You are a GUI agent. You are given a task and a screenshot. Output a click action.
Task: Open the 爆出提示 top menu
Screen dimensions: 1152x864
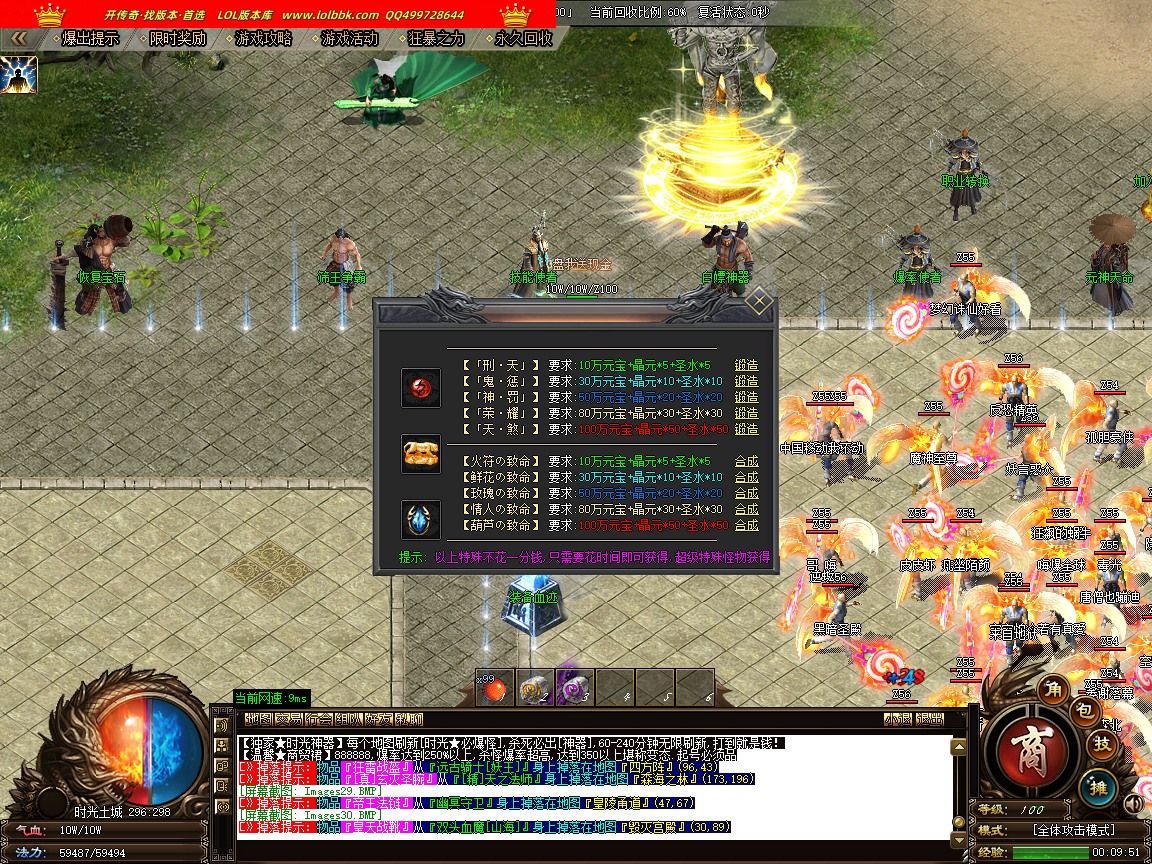click(x=90, y=39)
